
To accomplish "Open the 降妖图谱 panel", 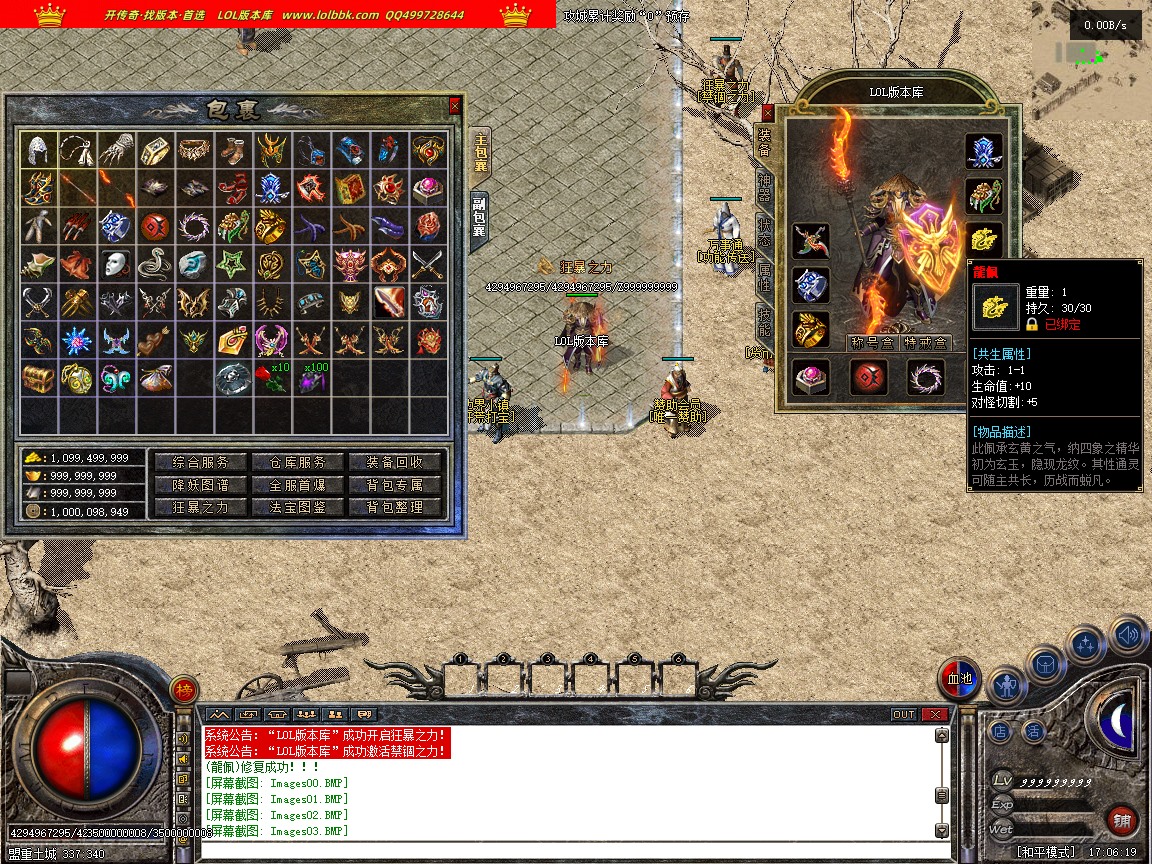I will (x=200, y=485).
